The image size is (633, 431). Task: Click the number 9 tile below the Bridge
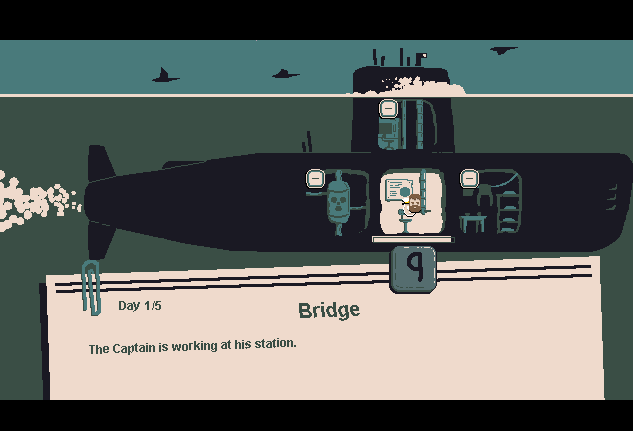coord(412,268)
